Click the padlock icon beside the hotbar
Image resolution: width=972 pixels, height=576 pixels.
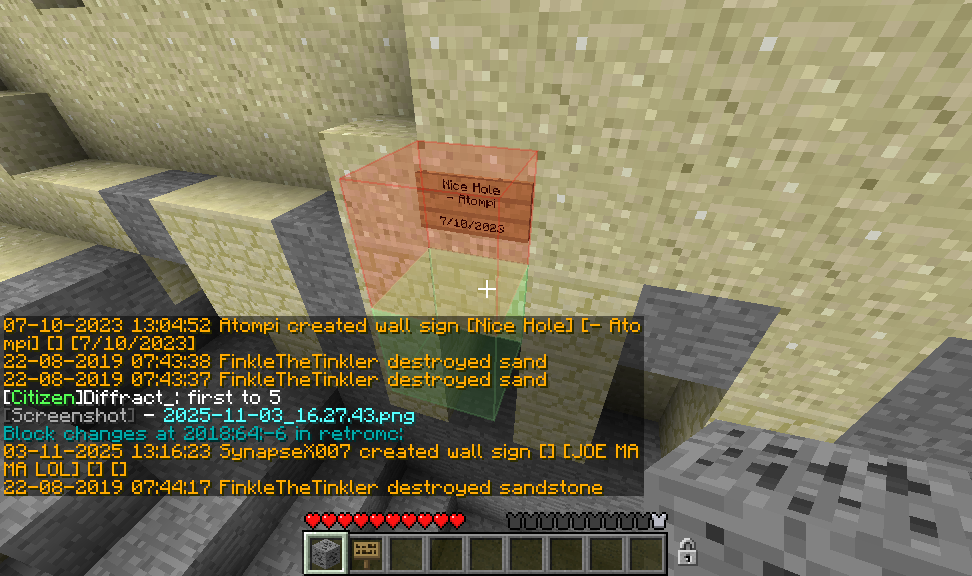687,551
